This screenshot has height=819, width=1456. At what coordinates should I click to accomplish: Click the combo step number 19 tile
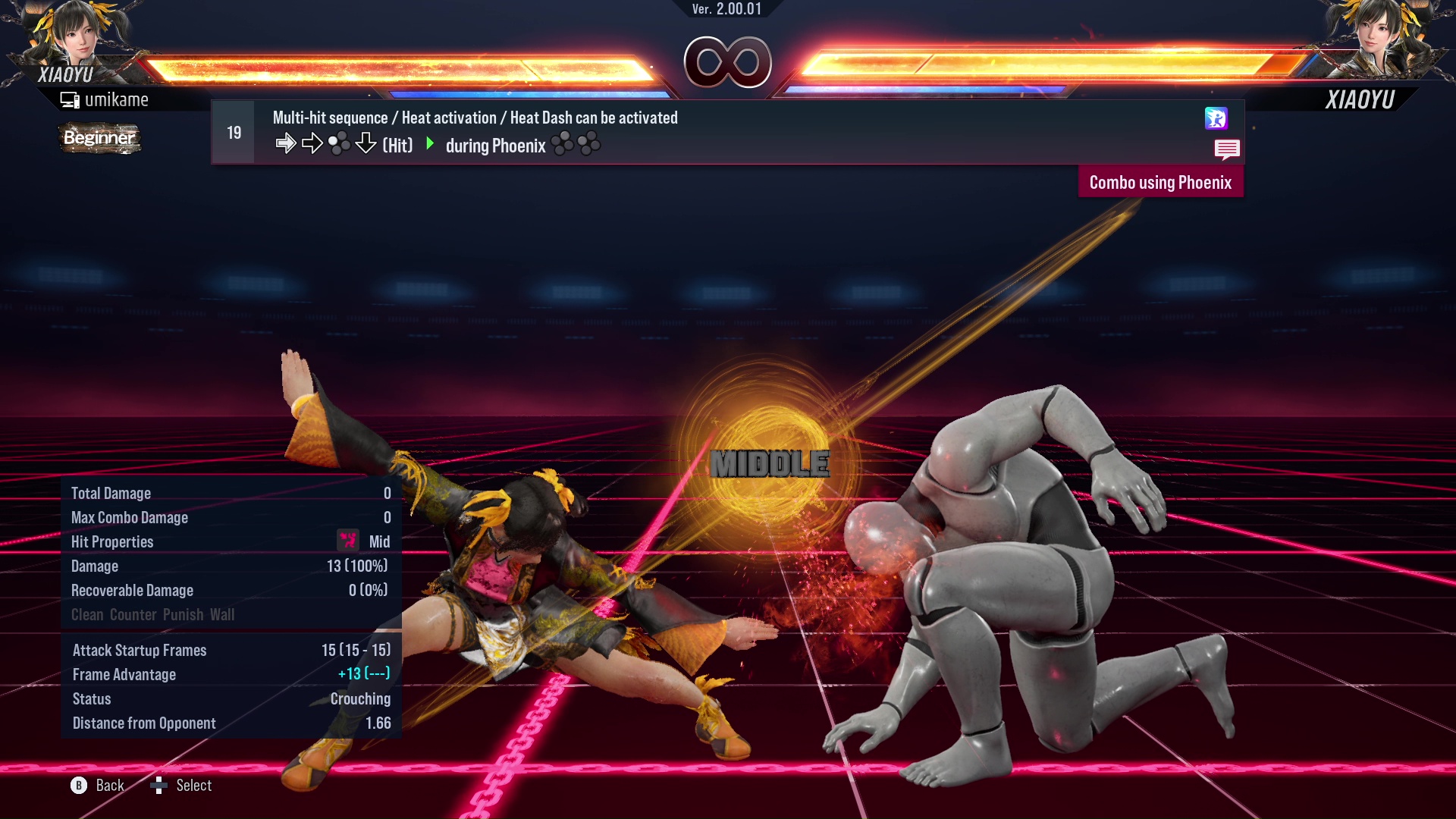coord(233,131)
